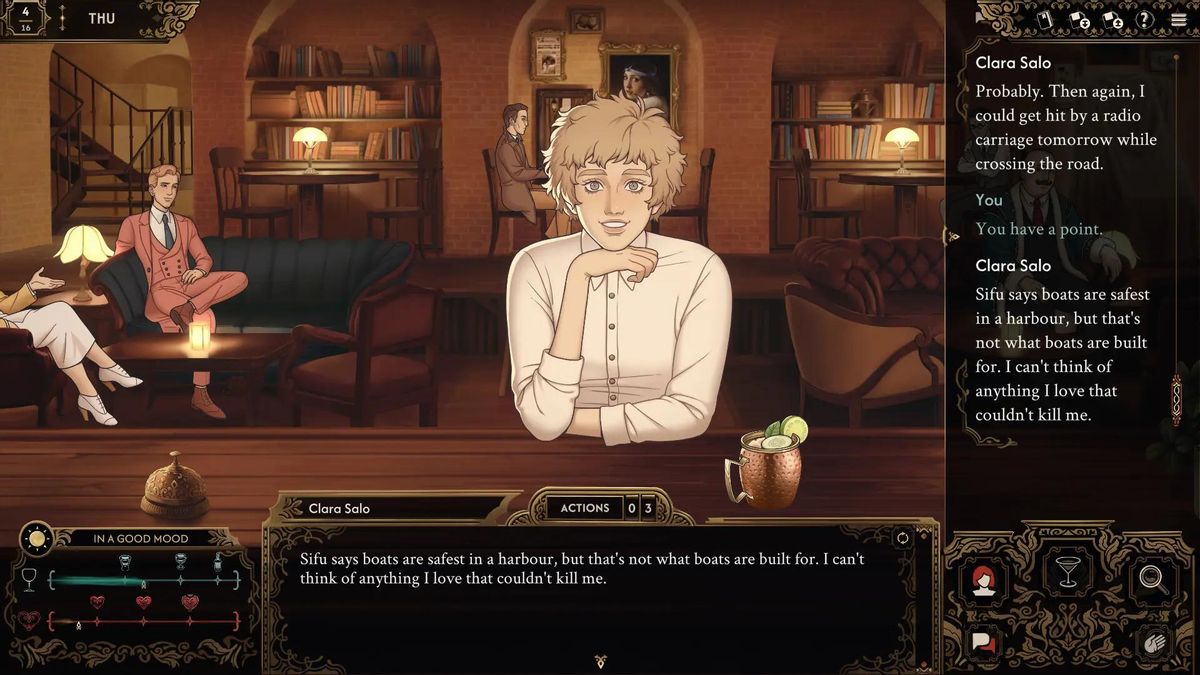Collapse the dialogue log side panel arrow

[953, 236]
